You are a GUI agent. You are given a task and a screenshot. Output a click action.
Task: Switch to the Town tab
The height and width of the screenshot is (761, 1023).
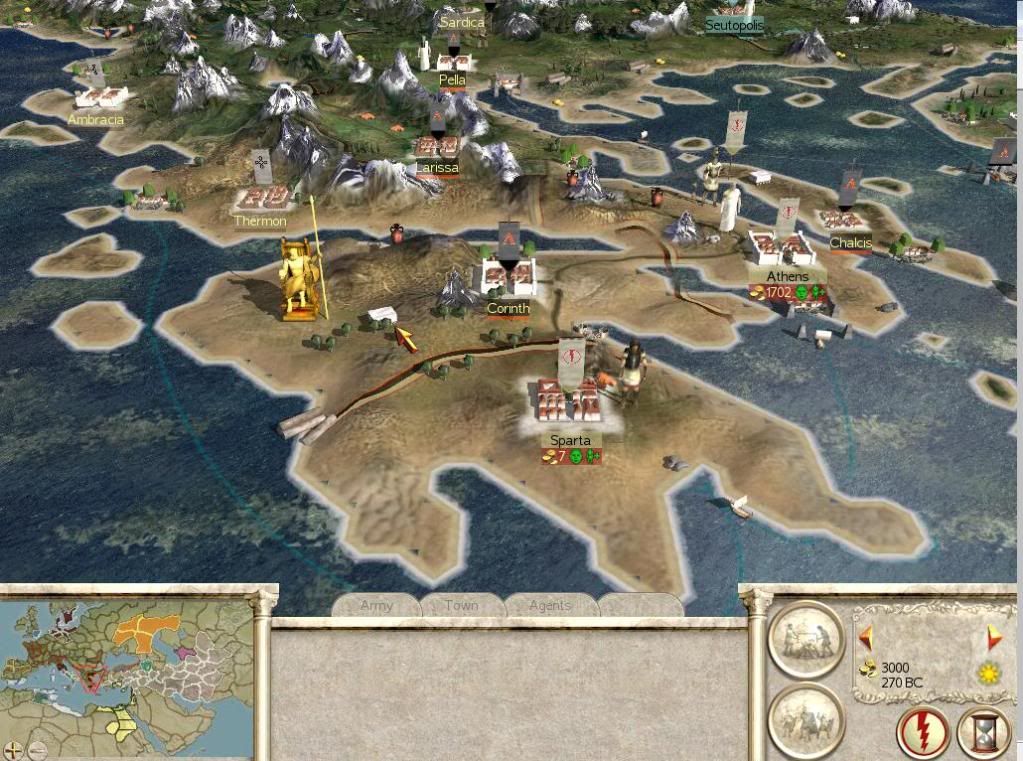click(461, 605)
